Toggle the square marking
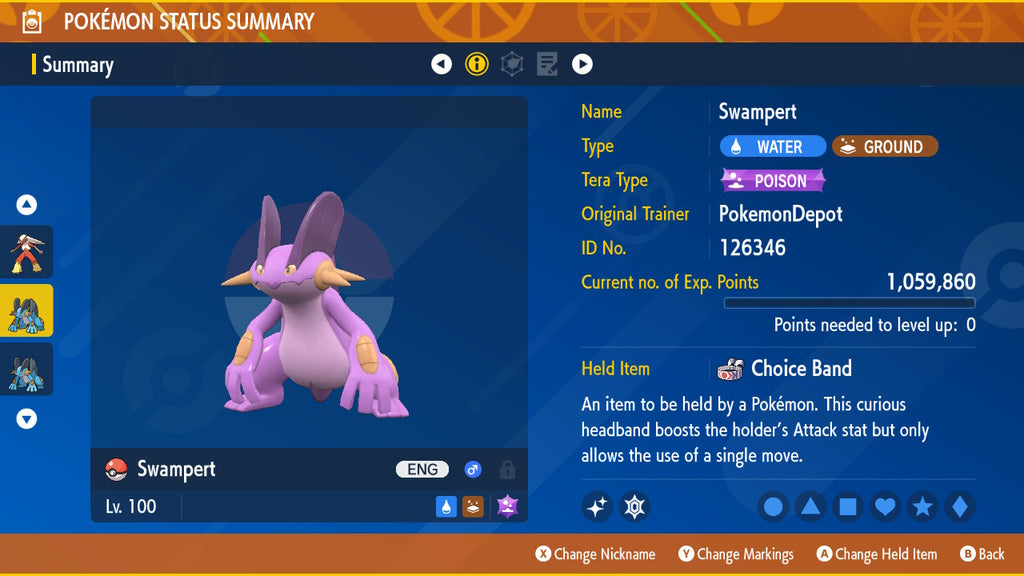 [x=847, y=507]
